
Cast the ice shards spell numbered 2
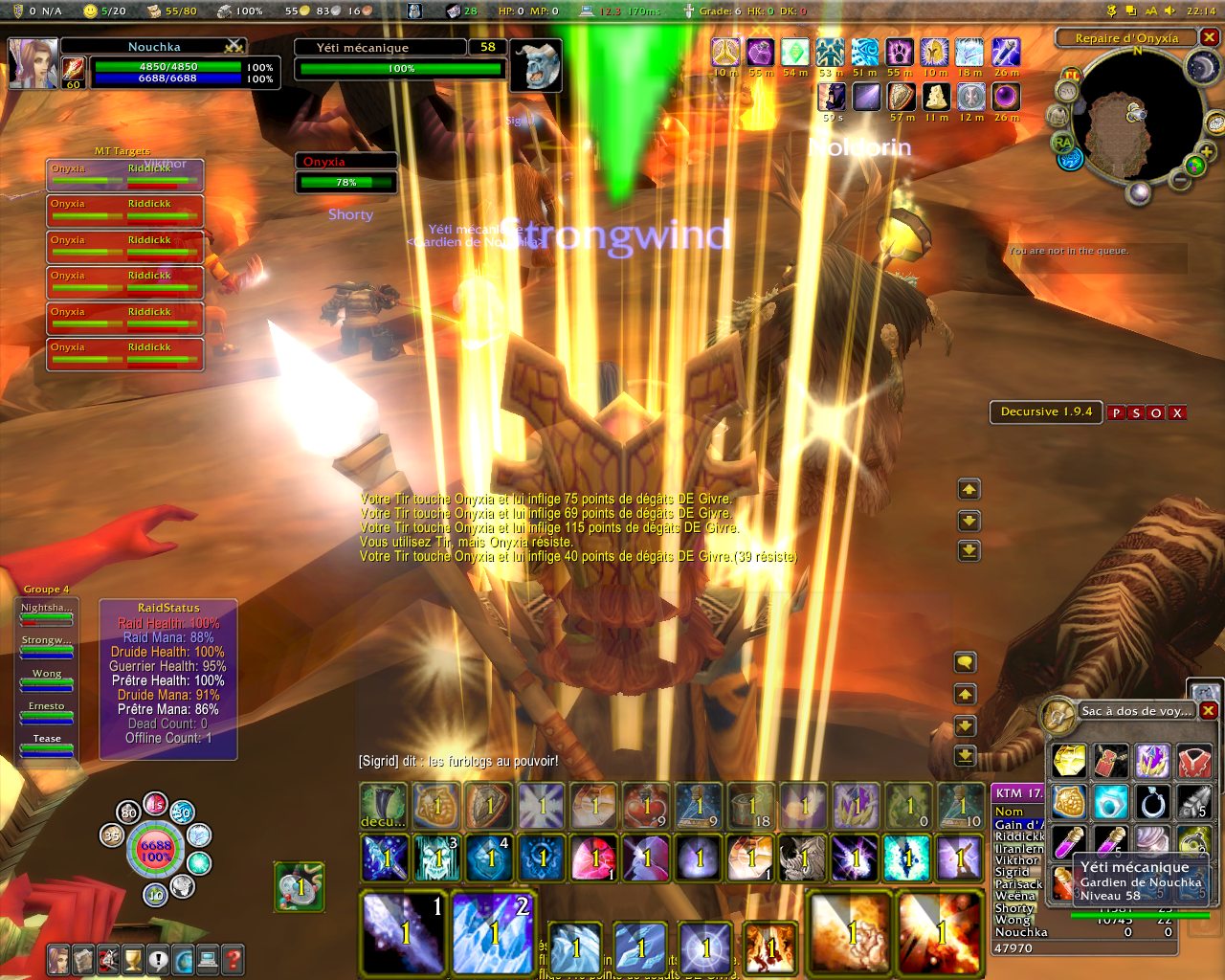click(x=494, y=932)
